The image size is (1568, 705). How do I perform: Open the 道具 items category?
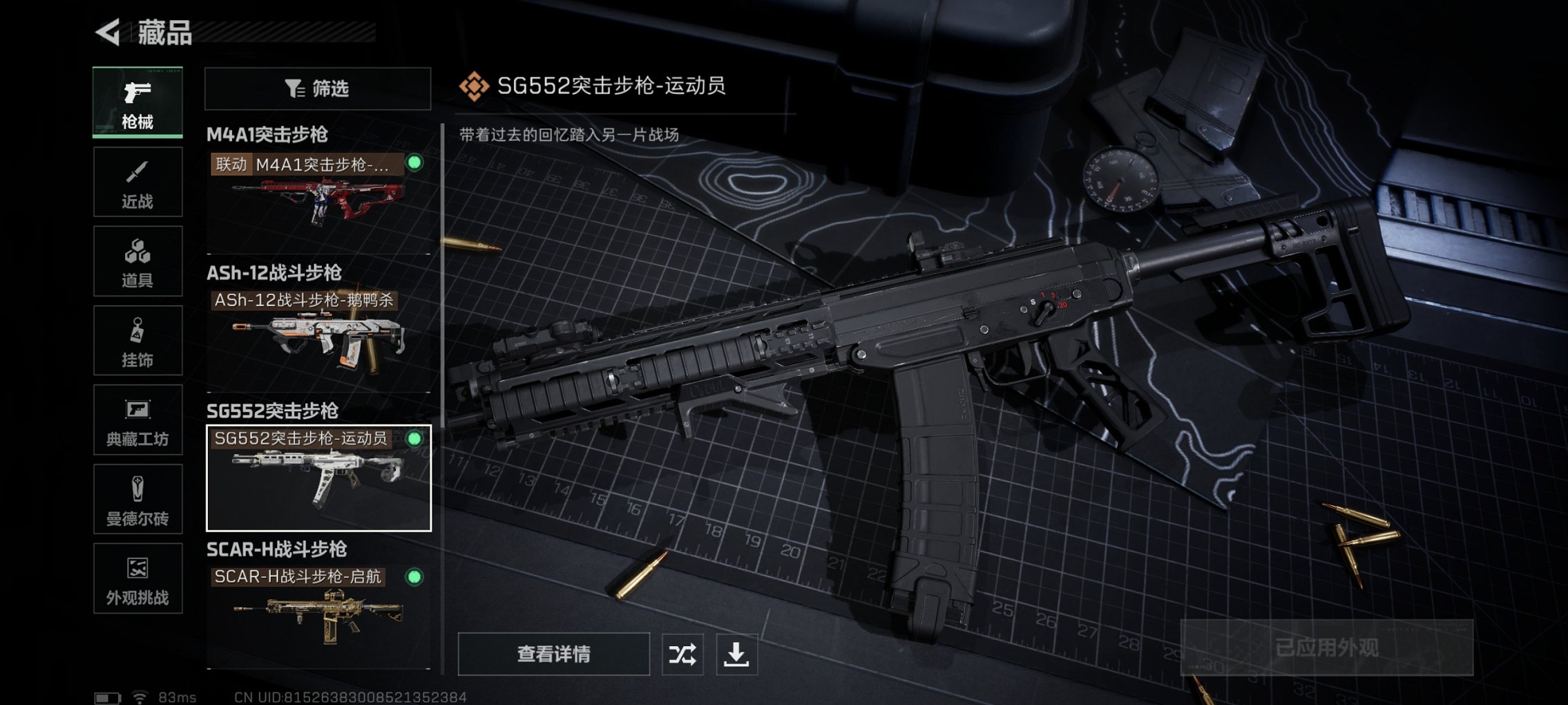click(137, 261)
